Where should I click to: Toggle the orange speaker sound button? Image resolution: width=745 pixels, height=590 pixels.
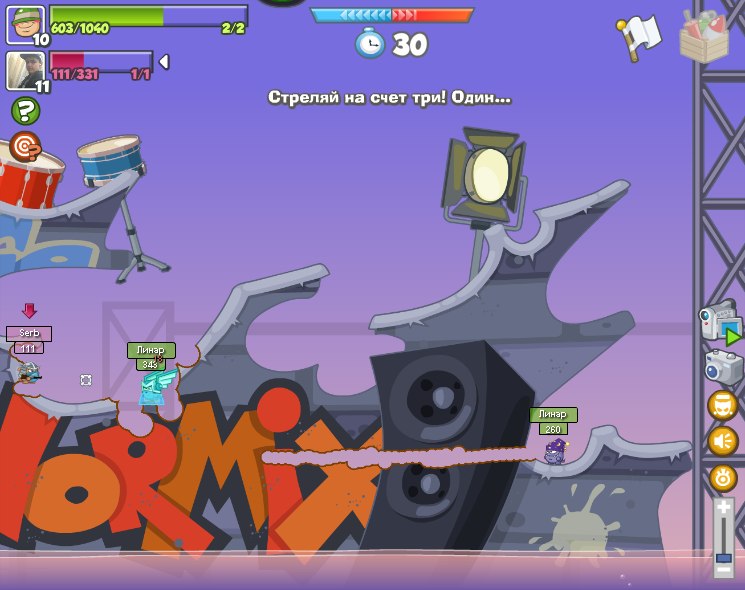(x=723, y=441)
